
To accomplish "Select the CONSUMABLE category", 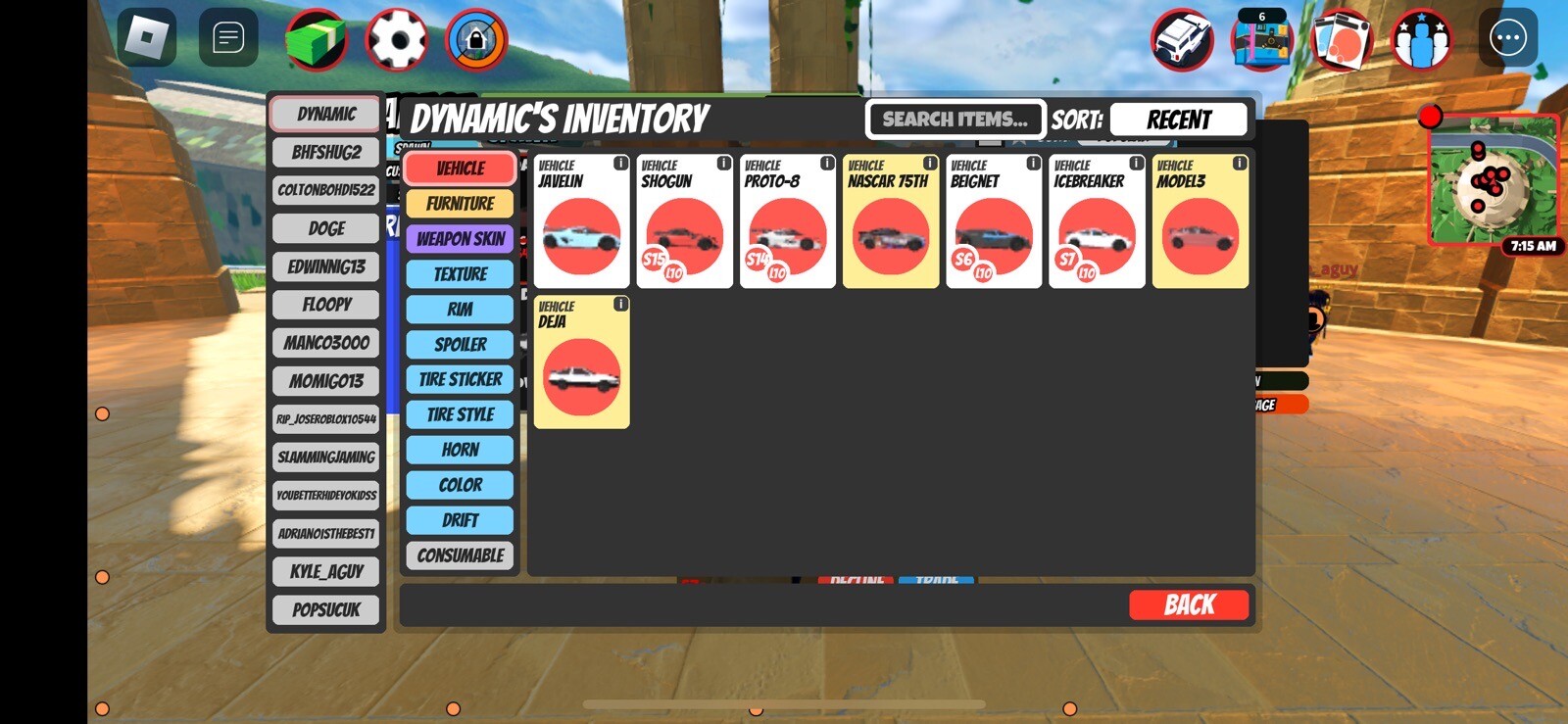I will coord(459,555).
